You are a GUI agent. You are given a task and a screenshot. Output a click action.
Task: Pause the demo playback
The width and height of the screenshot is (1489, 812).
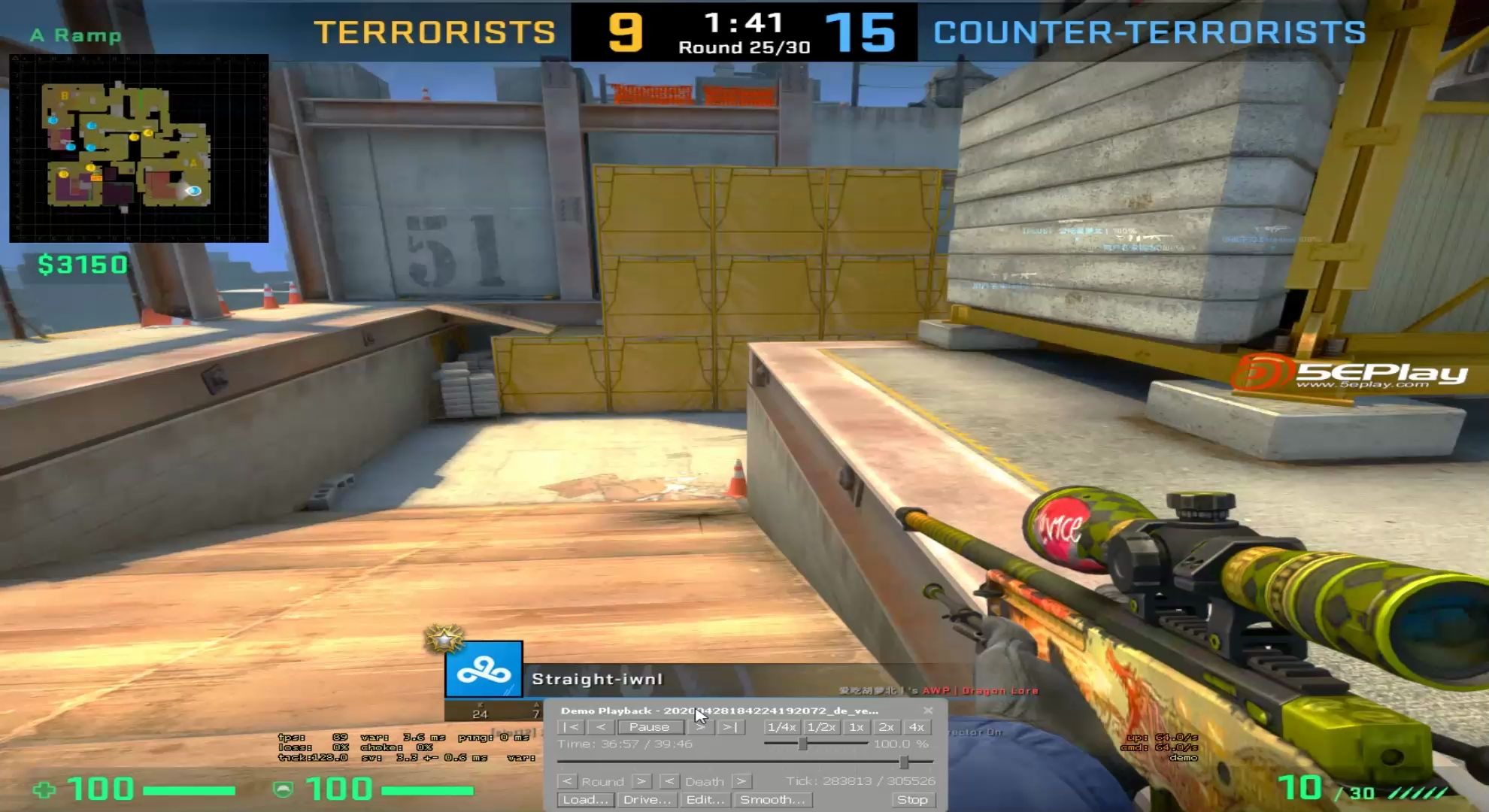(x=651, y=726)
